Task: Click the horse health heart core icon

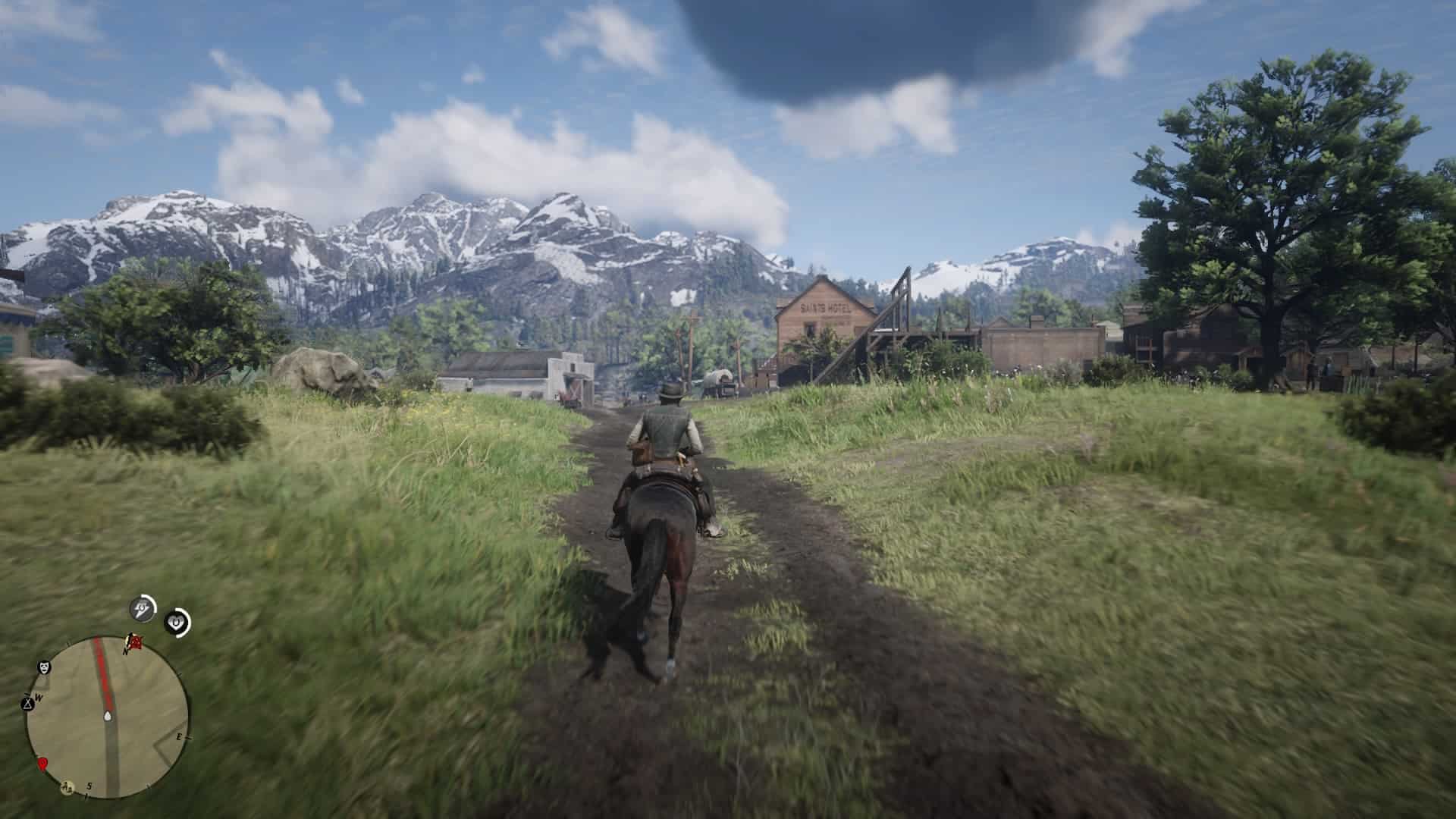Action: 176,622
